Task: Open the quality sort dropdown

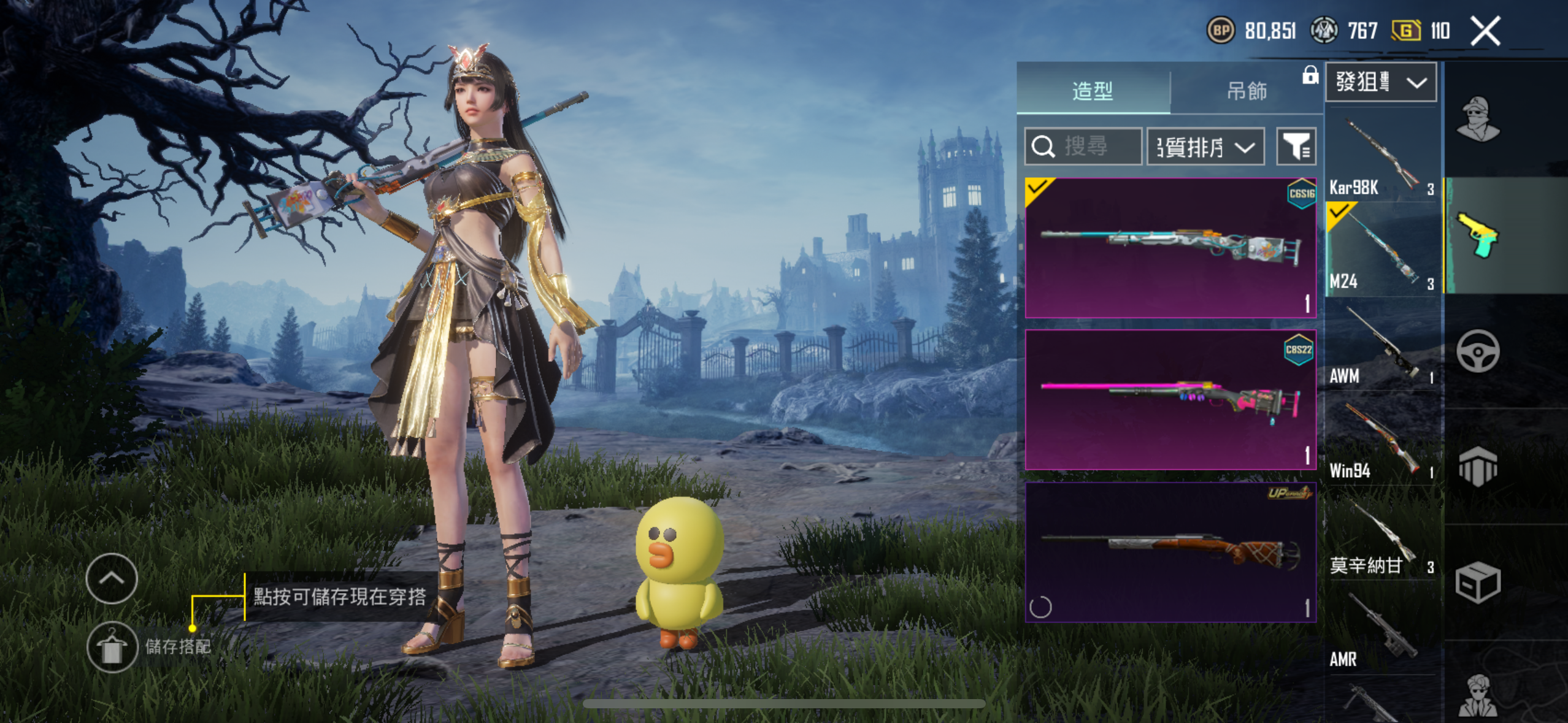Action: (x=1205, y=147)
